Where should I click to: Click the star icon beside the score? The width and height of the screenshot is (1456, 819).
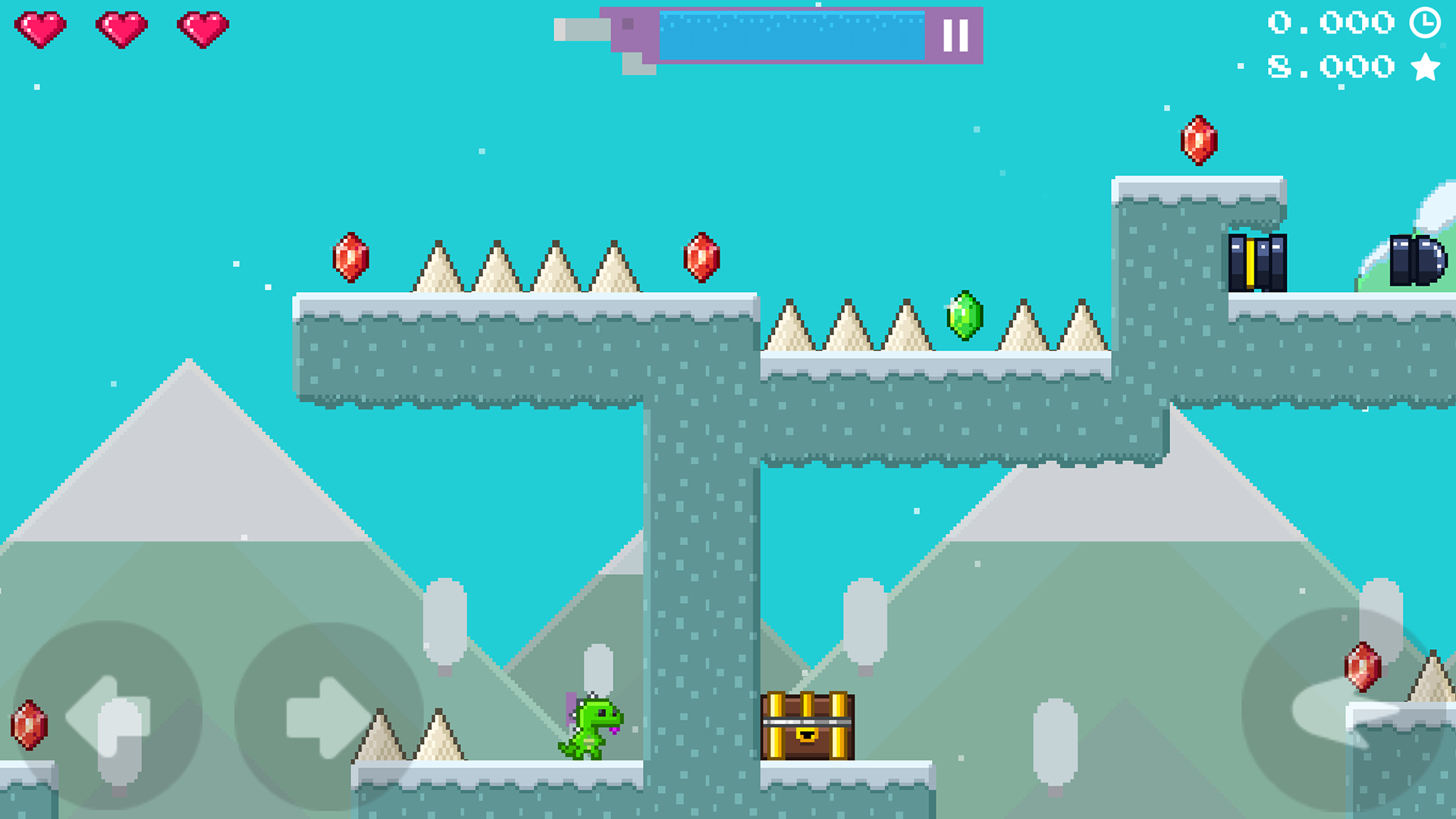[1424, 66]
